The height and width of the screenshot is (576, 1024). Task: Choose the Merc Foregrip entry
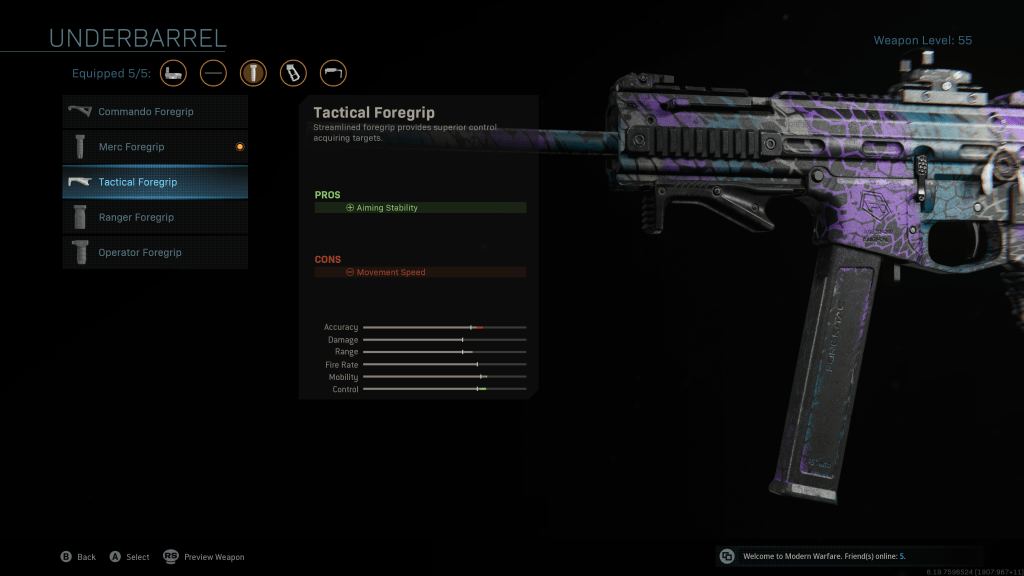[155, 147]
